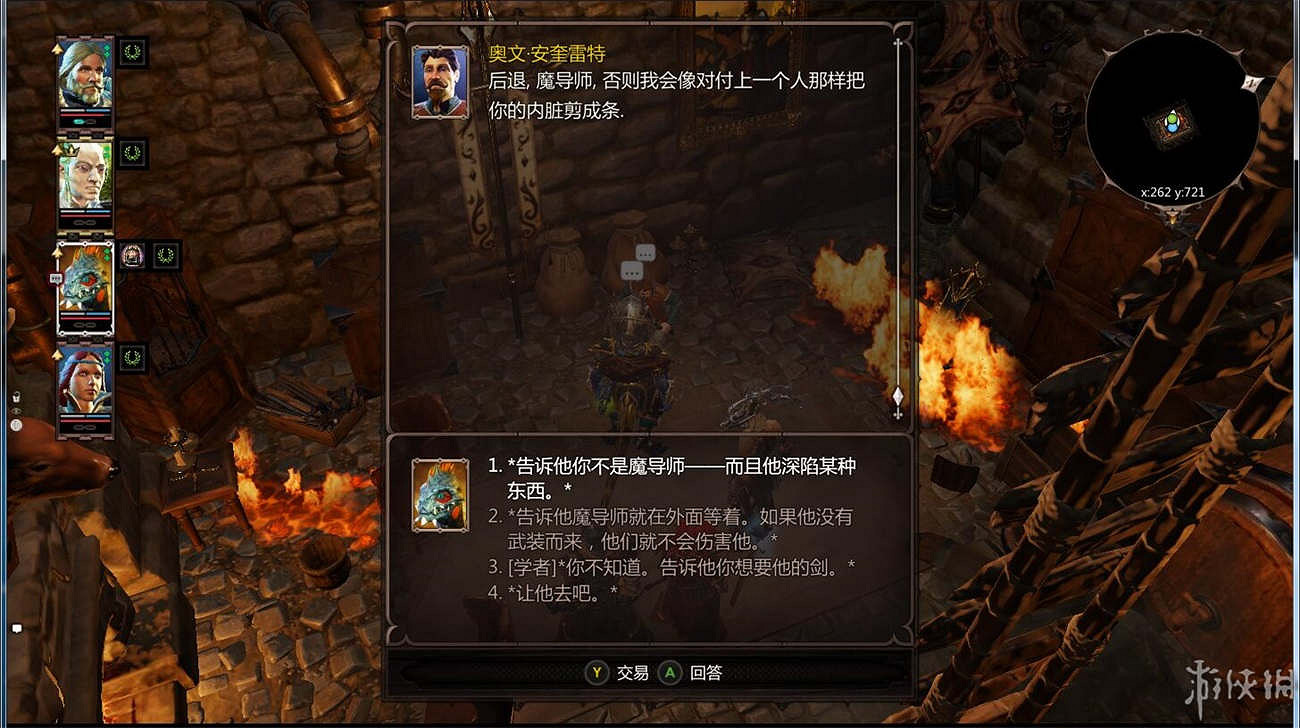This screenshot has height=728, width=1300.
Task: Click the eye icon on the screen's left edge
Action: [16, 411]
